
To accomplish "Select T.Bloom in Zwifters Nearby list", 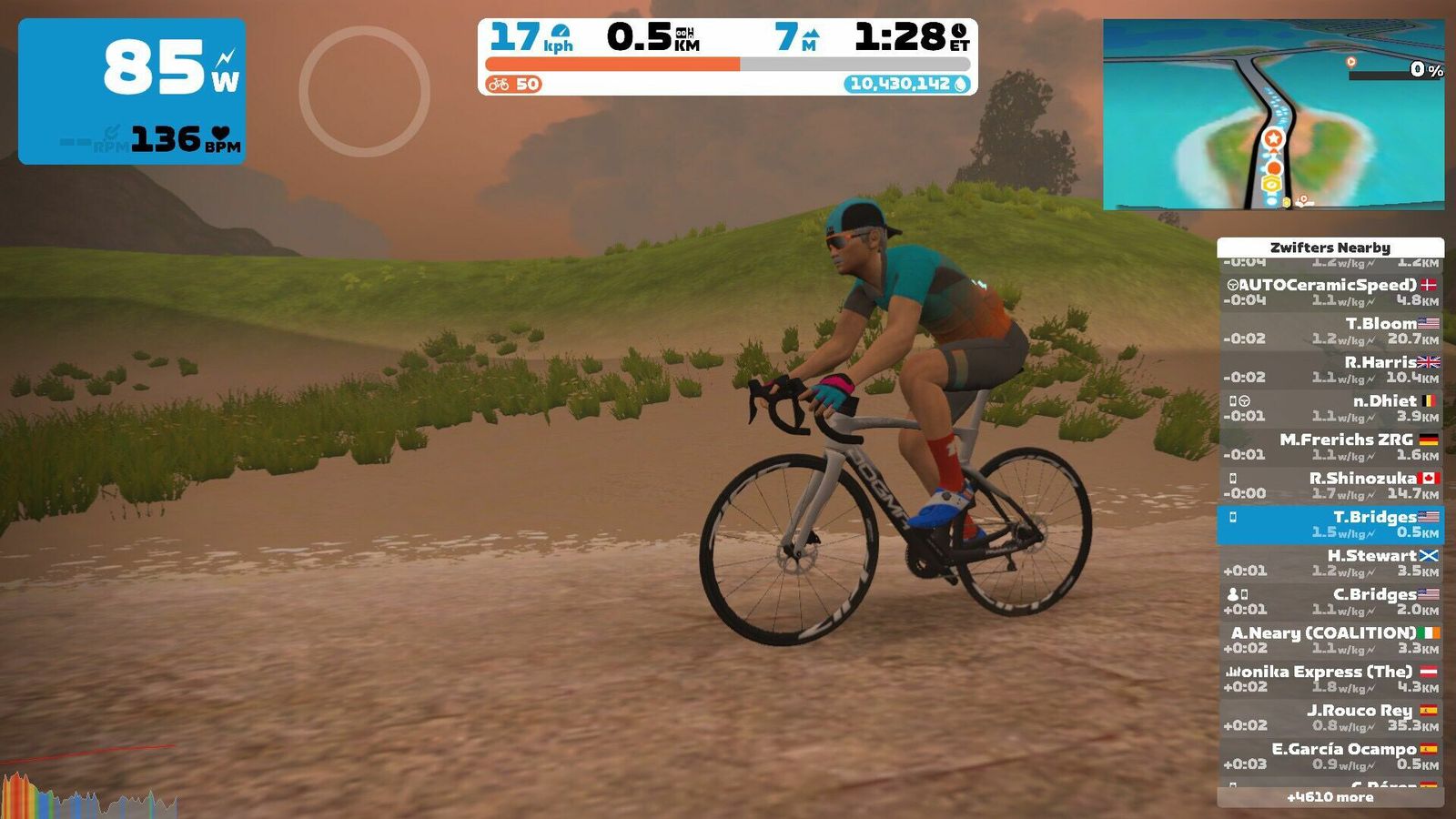I will [1330, 331].
